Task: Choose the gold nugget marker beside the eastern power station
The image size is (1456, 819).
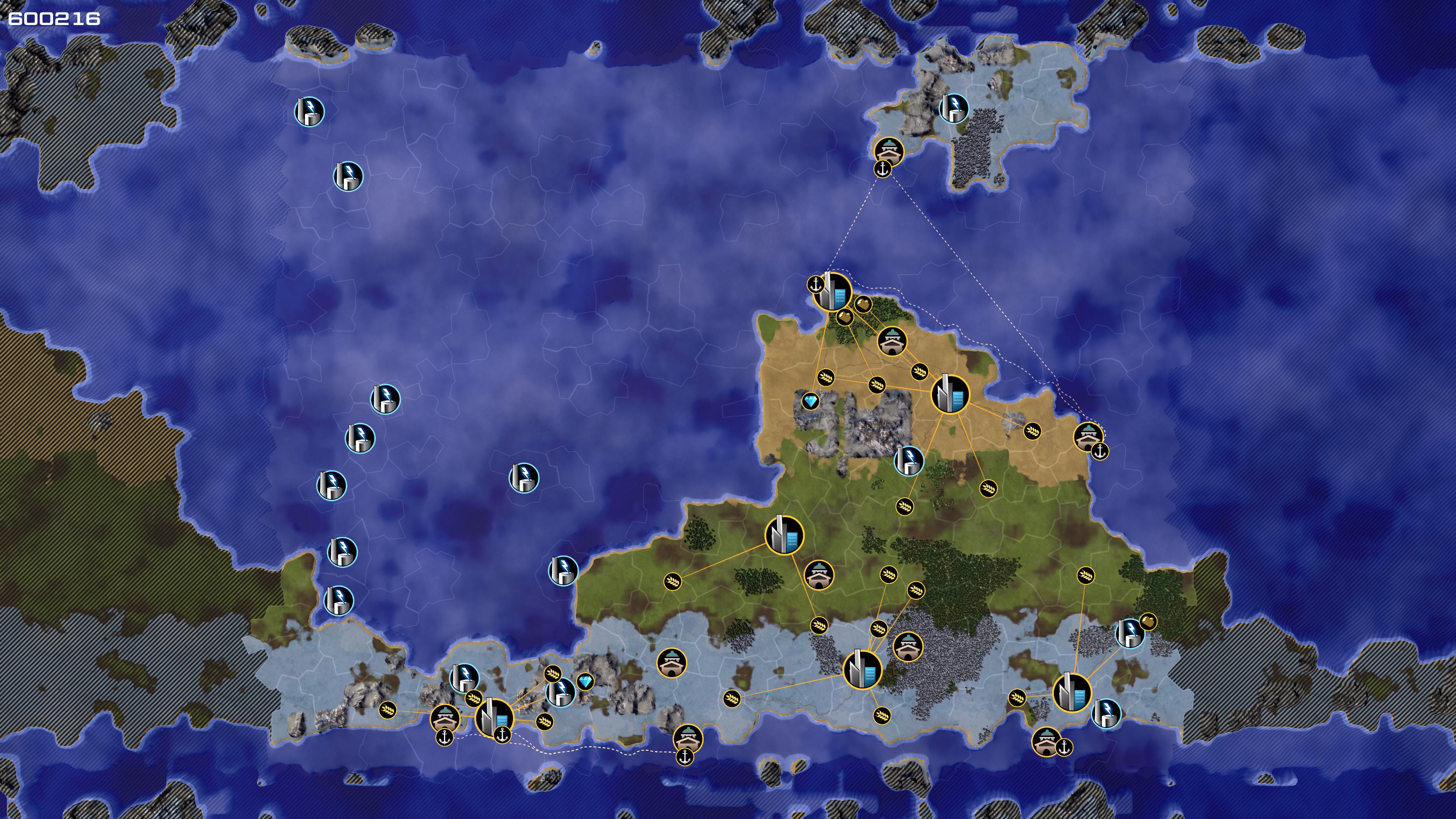Action: 1147,622
